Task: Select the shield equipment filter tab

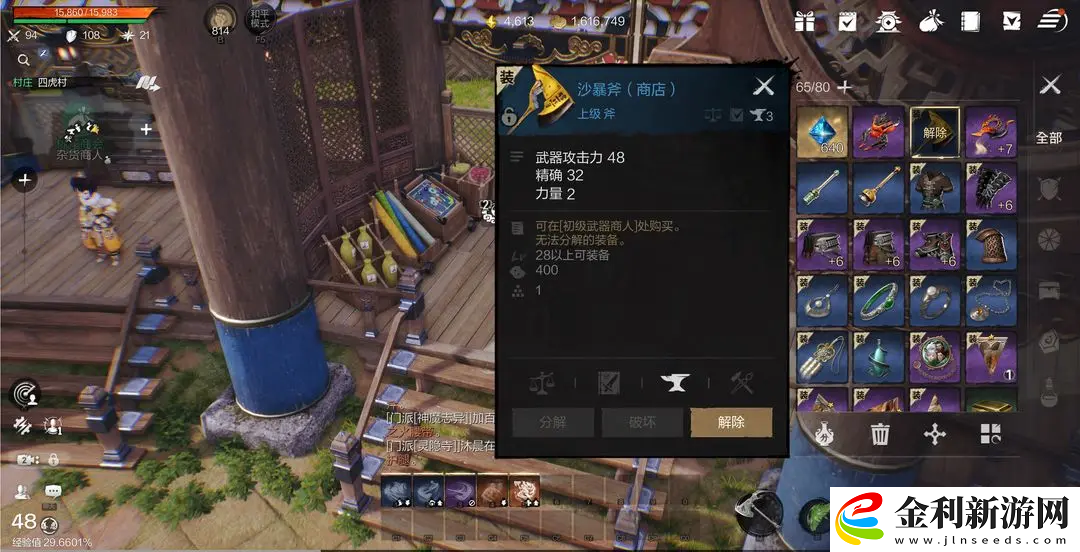Action: pos(1049,188)
